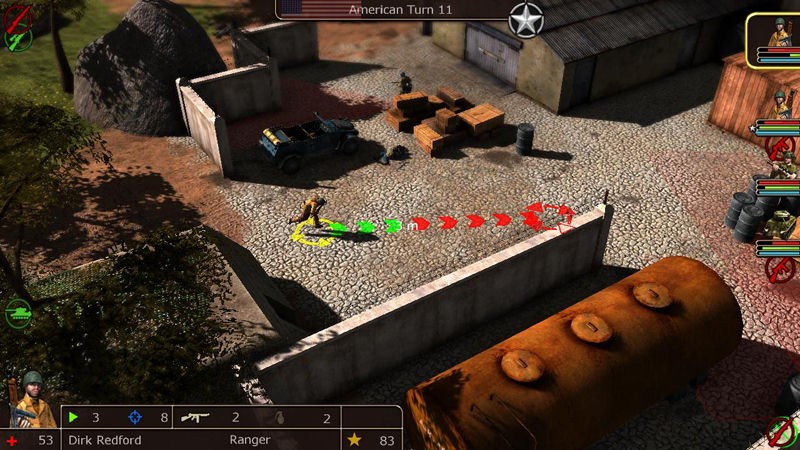Select the yellow-circled Ranger unit
This screenshot has width=800, height=450.
pos(313,215)
